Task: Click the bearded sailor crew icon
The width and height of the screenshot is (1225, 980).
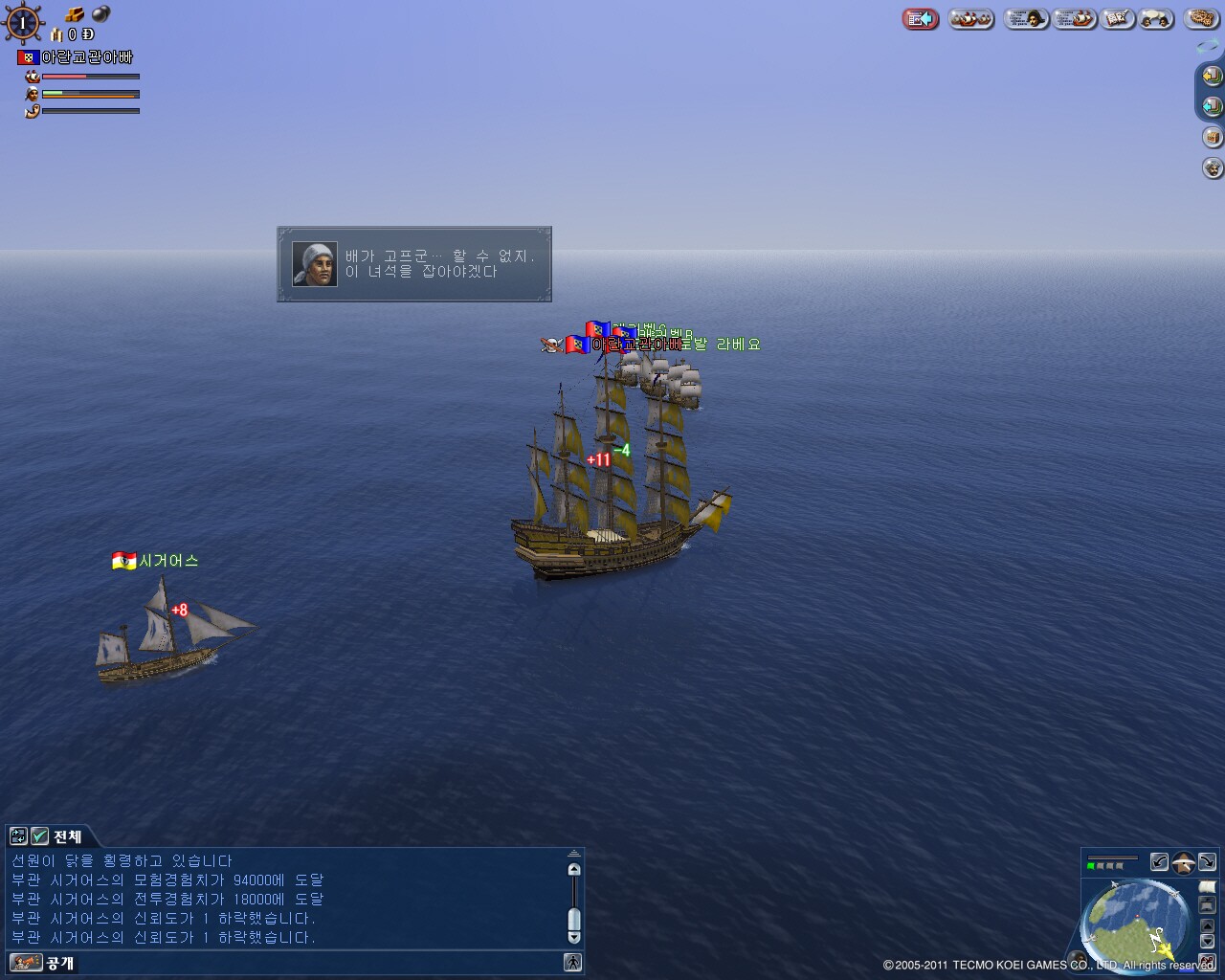Action: coord(1213,168)
